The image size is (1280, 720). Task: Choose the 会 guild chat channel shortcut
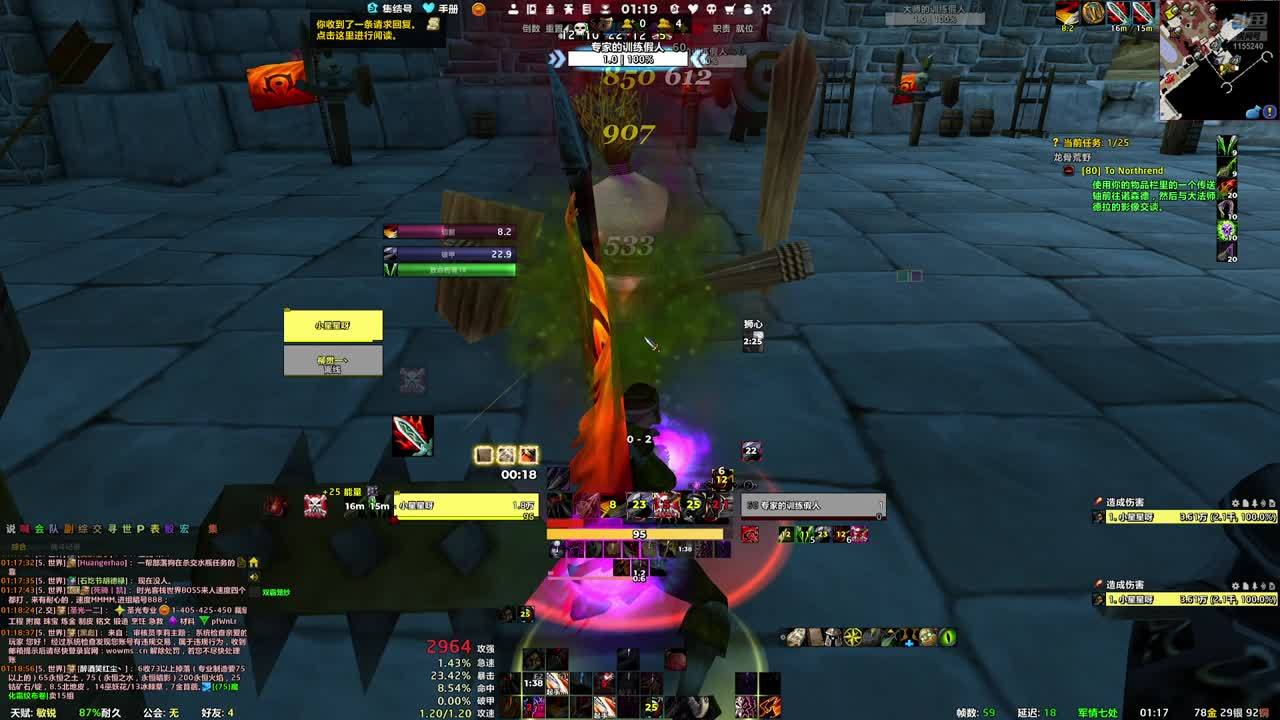point(39,529)
